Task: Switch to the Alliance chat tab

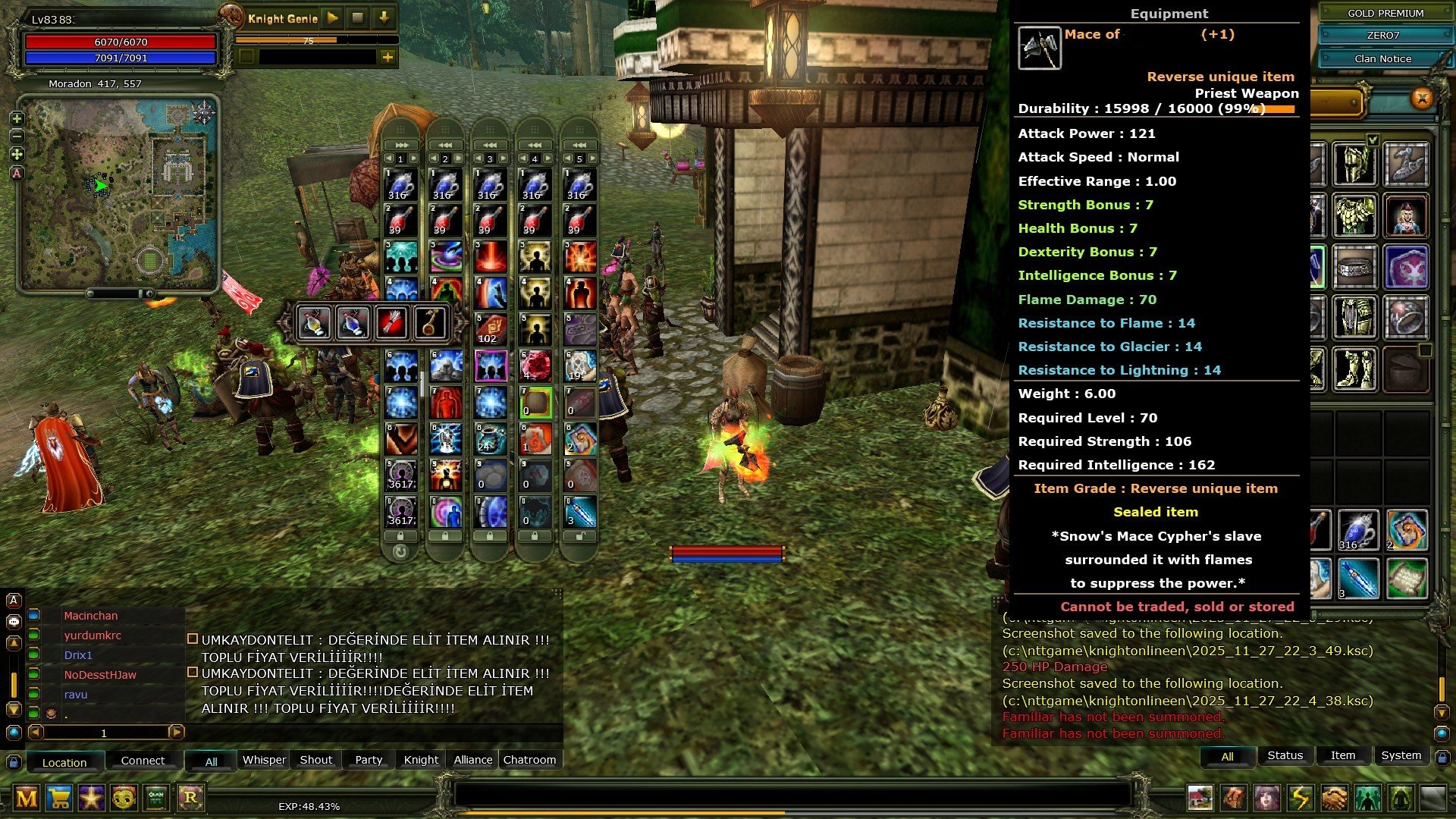Action: point(472,760)
